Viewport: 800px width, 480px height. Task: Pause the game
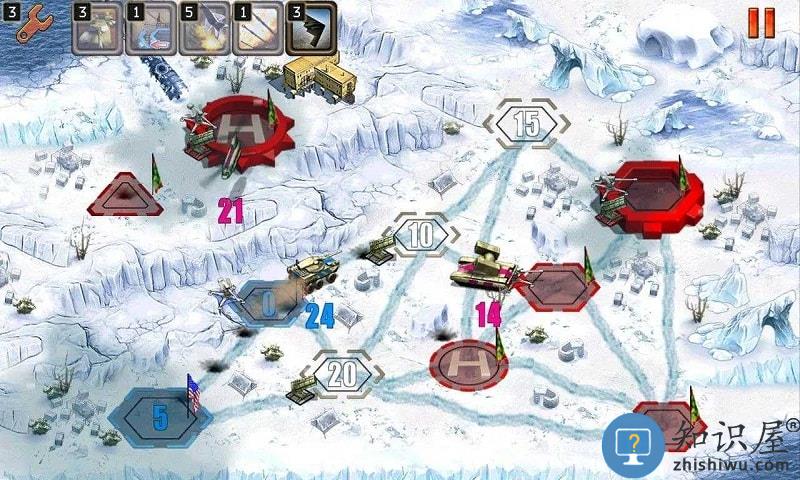(x=762, y=22)
